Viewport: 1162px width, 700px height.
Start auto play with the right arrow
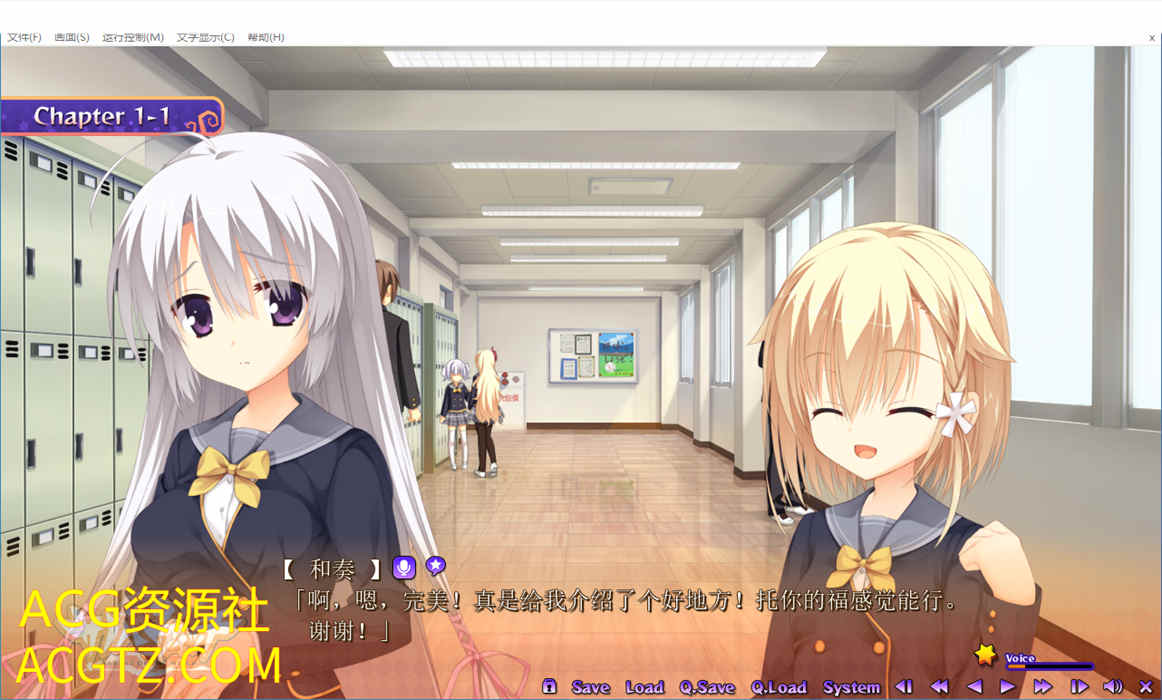click(x=1008, y=687)
